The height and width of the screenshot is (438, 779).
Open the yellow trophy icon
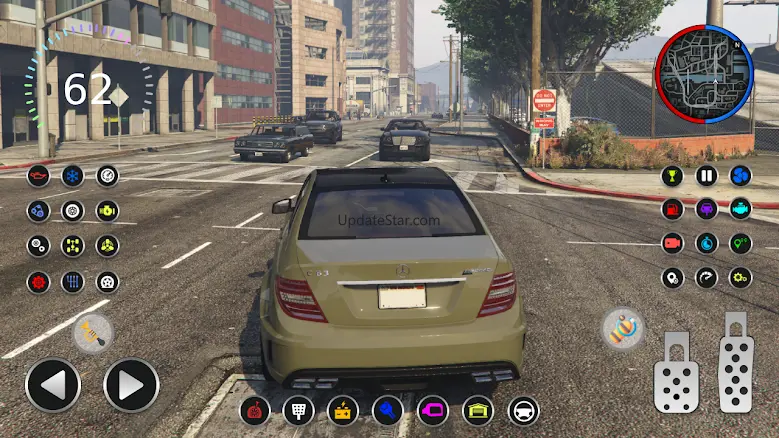point(673,176)
